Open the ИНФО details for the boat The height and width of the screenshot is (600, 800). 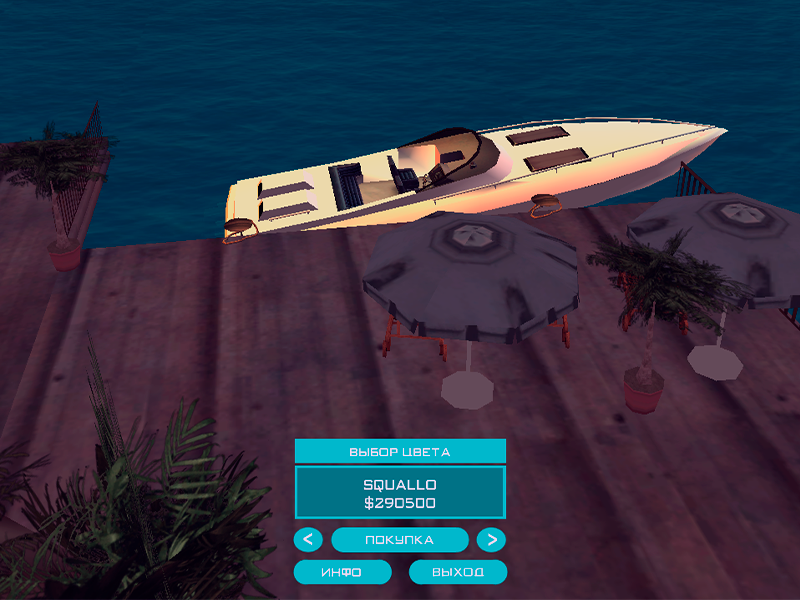[342, 572]
